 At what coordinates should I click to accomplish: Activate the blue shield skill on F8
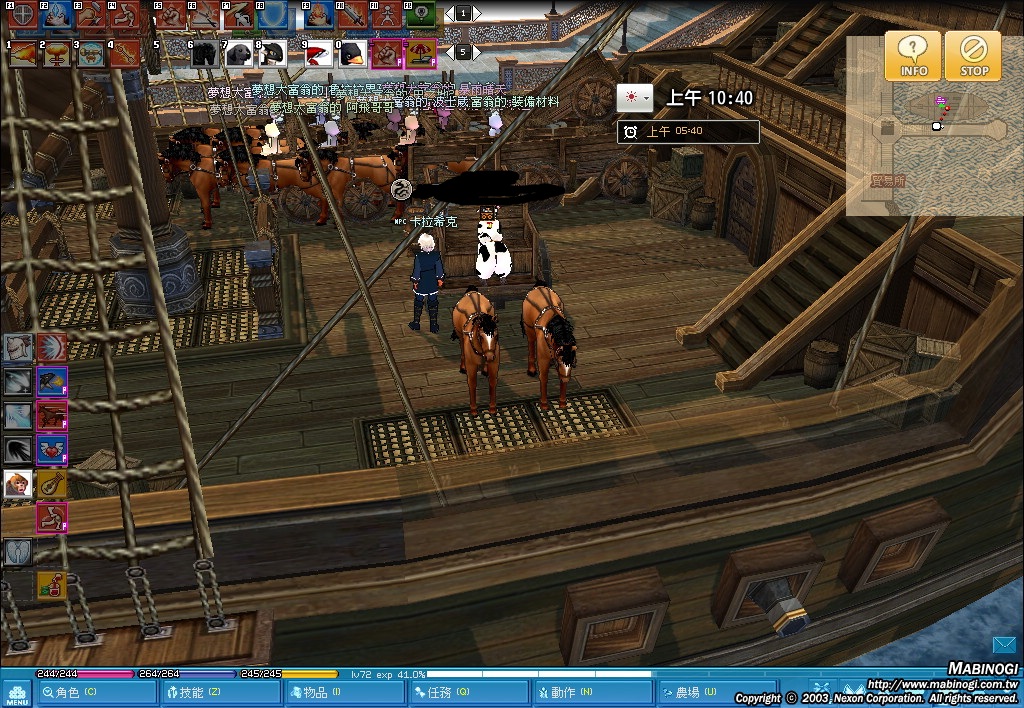point(271,15)
